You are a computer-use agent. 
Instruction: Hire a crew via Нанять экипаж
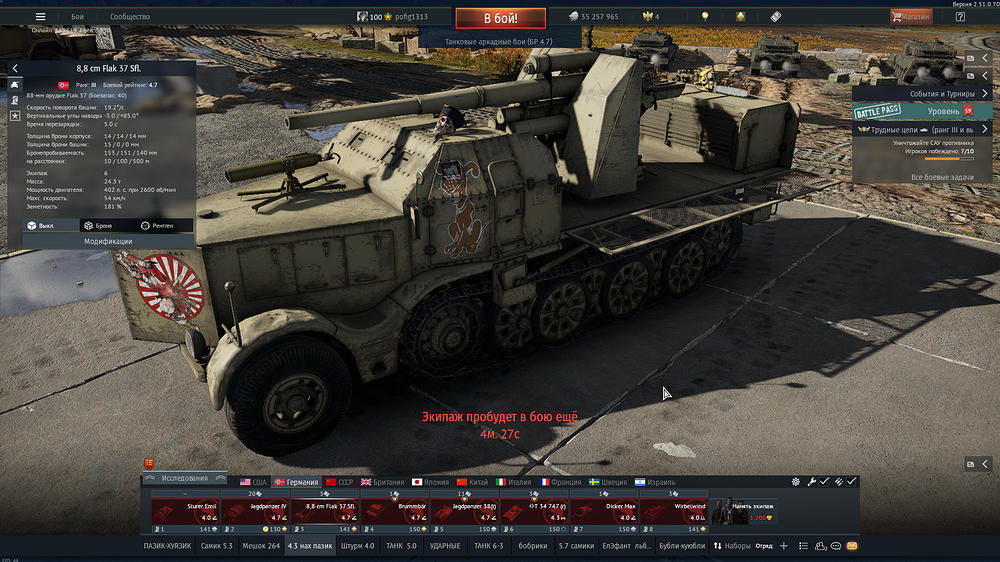743,511
